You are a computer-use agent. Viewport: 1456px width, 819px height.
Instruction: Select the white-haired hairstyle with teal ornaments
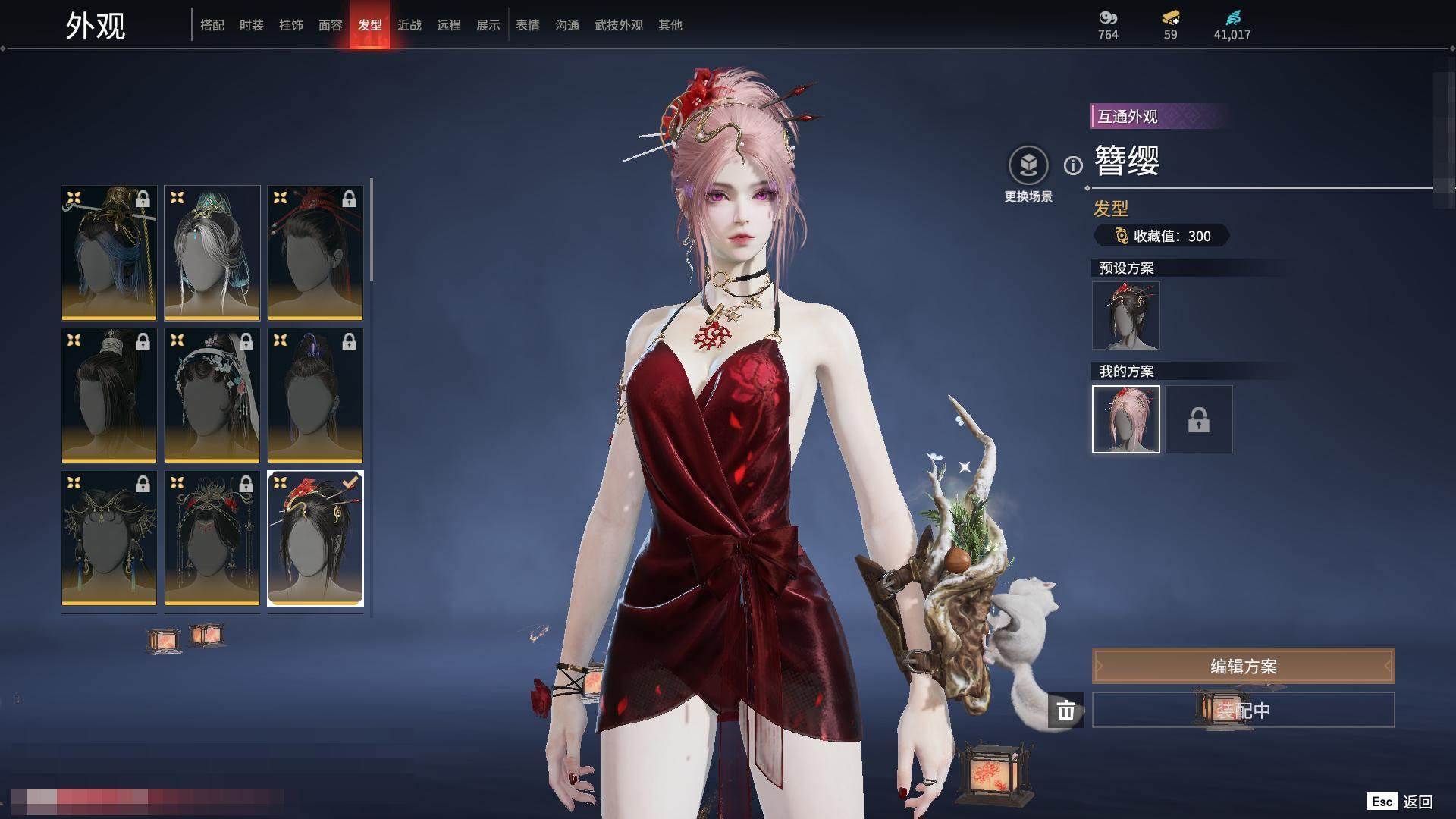[212, 253]
